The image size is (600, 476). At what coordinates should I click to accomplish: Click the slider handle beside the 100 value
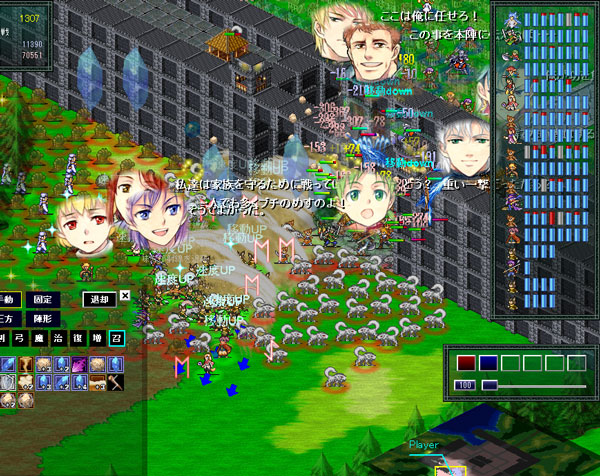point(490,385)
